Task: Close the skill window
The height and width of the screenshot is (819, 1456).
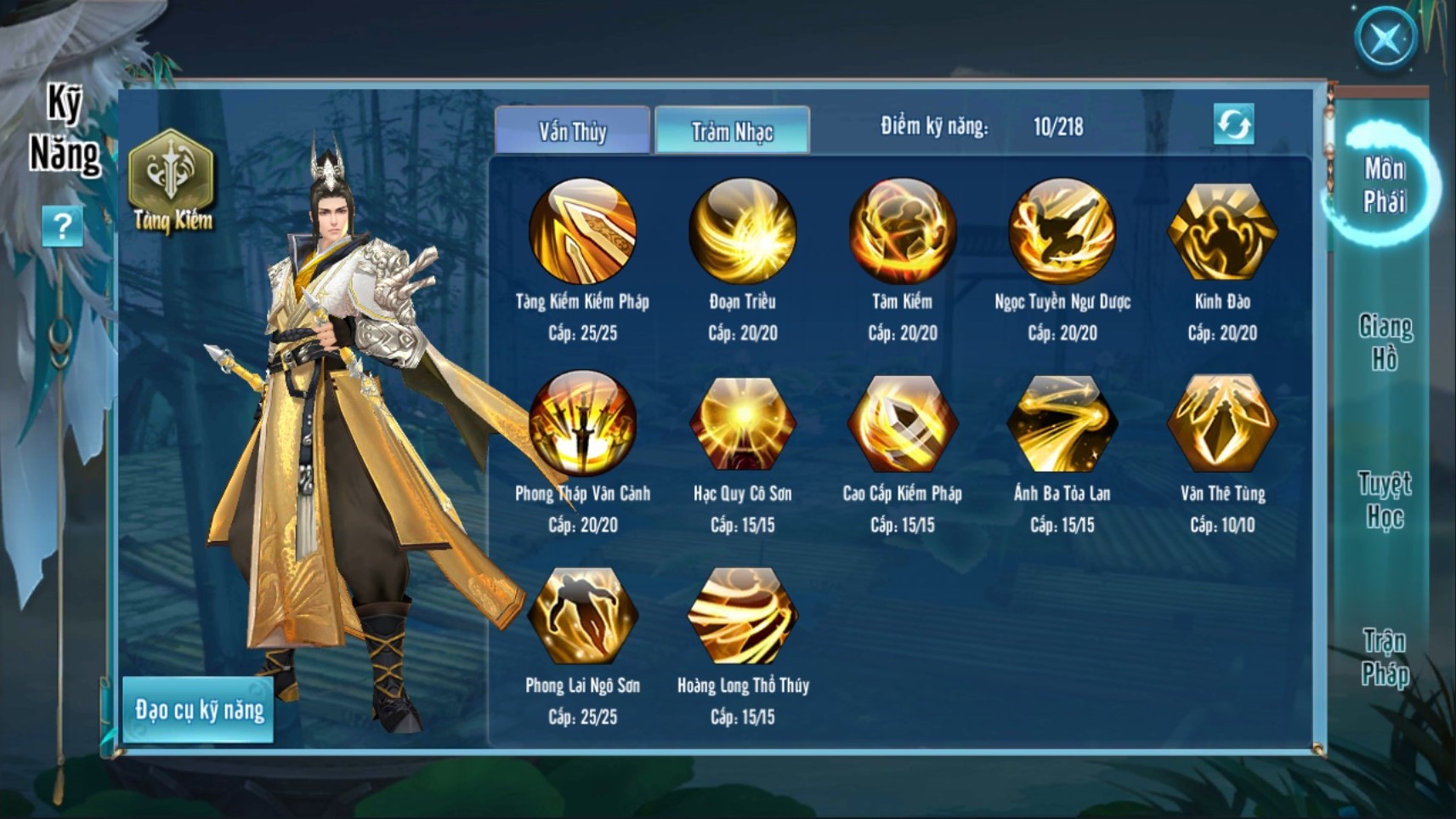Action: click(1385, 38)
